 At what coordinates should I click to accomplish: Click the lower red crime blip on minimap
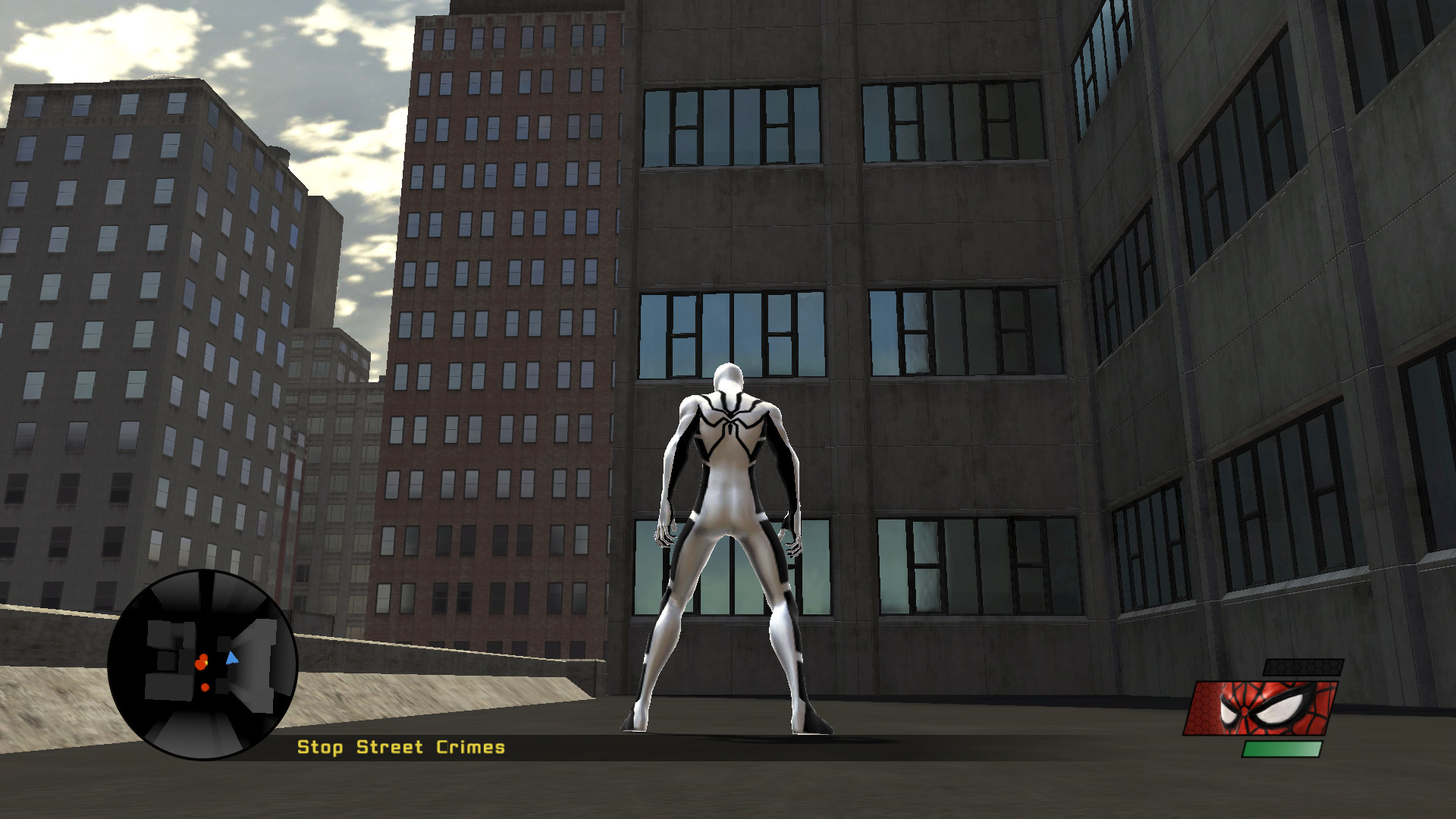pyautogui.click(x=205, y=686)
